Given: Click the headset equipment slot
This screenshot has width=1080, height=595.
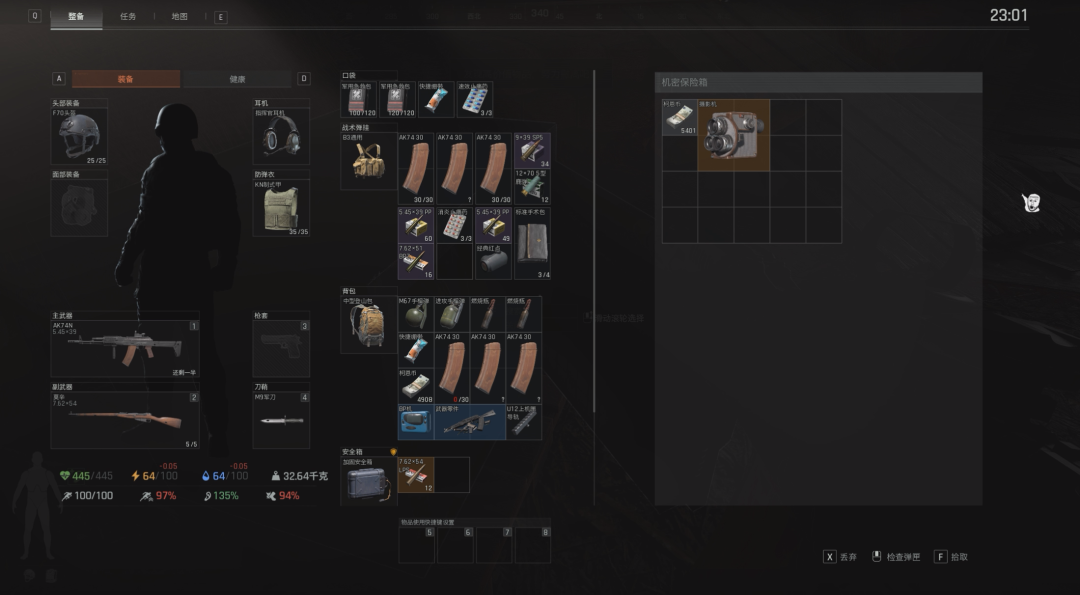Looking at the screenshot, I should pyautogui.click(x=281, y=136).
